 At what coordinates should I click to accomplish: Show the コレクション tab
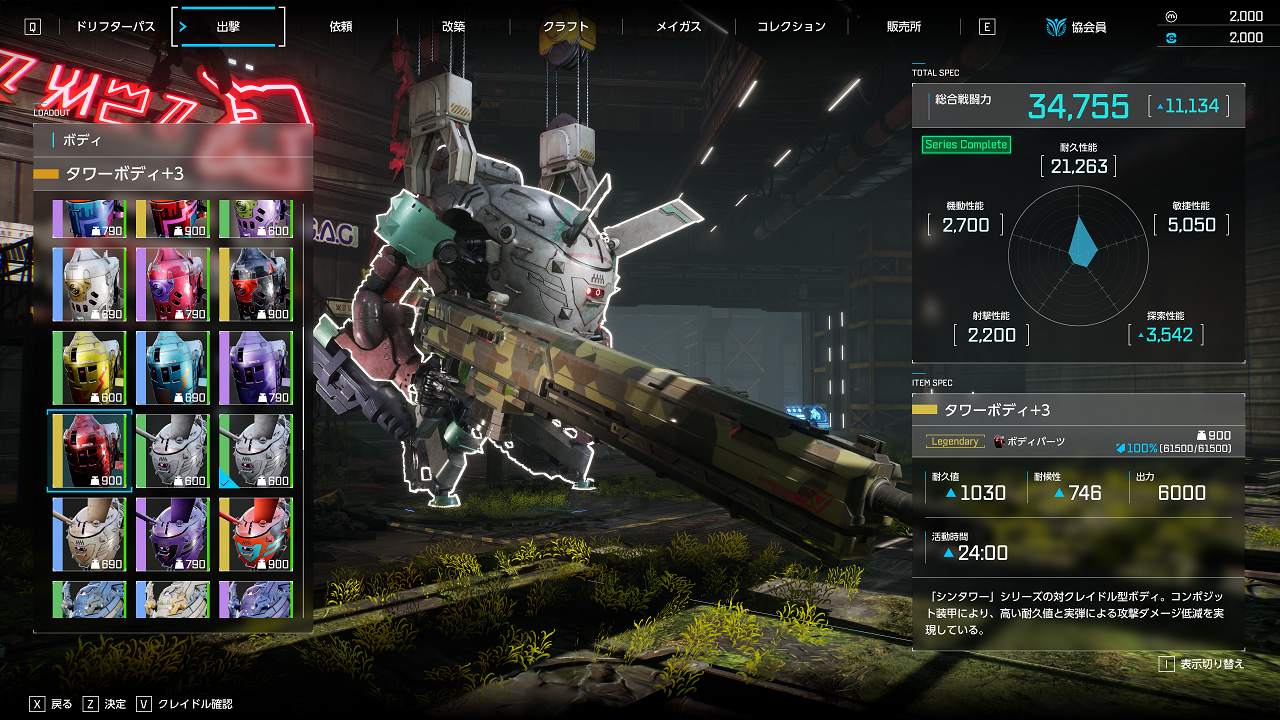[x=791, y=27]
